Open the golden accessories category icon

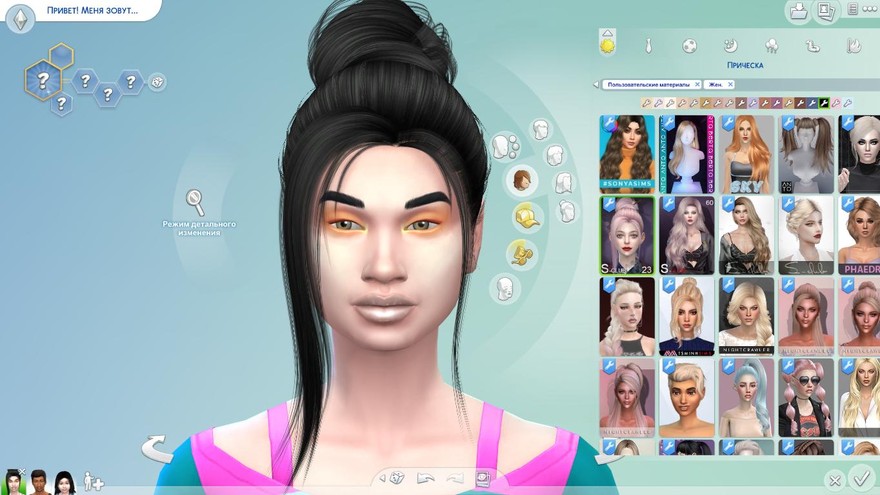[519, 253]
